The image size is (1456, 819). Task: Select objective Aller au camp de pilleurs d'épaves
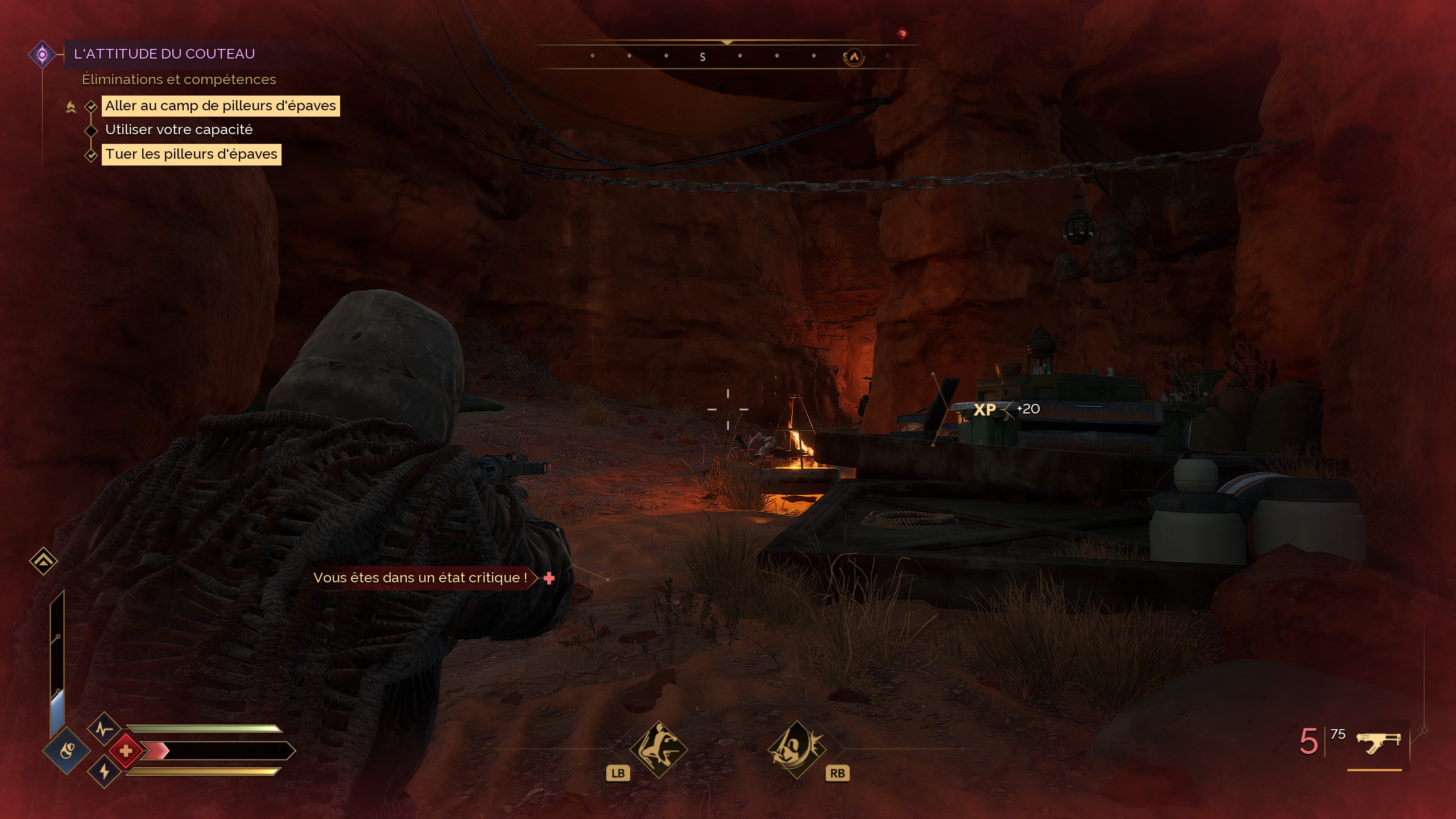pos(221,106)
